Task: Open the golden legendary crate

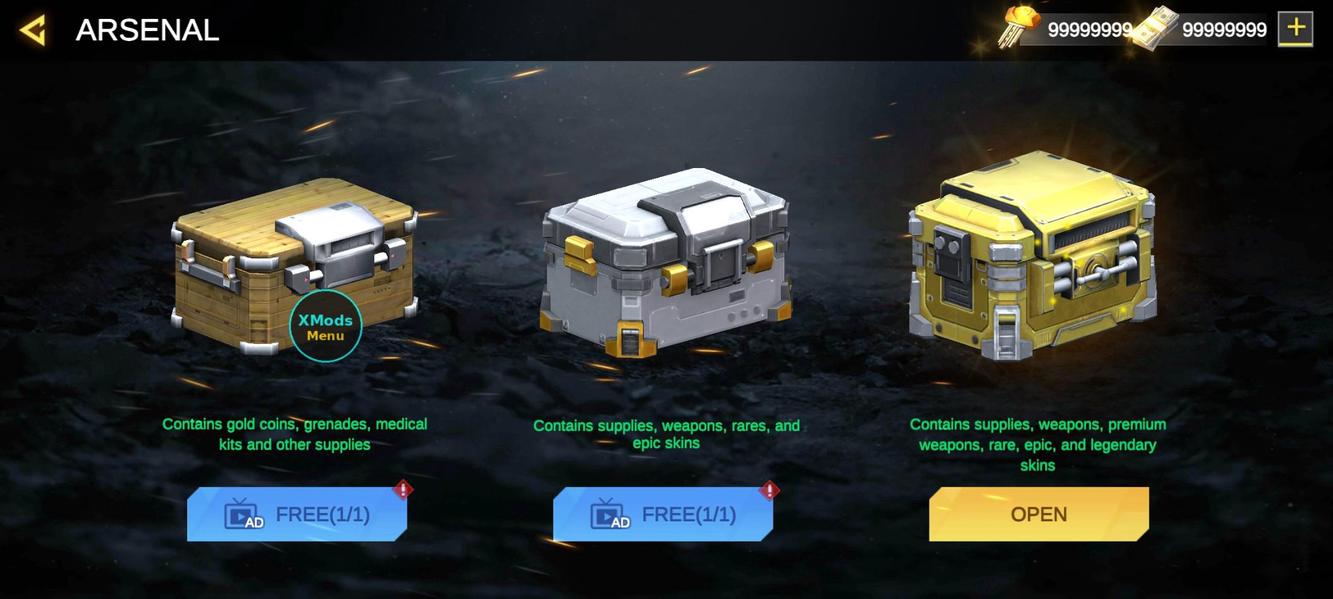Action: coord(1038,514)
